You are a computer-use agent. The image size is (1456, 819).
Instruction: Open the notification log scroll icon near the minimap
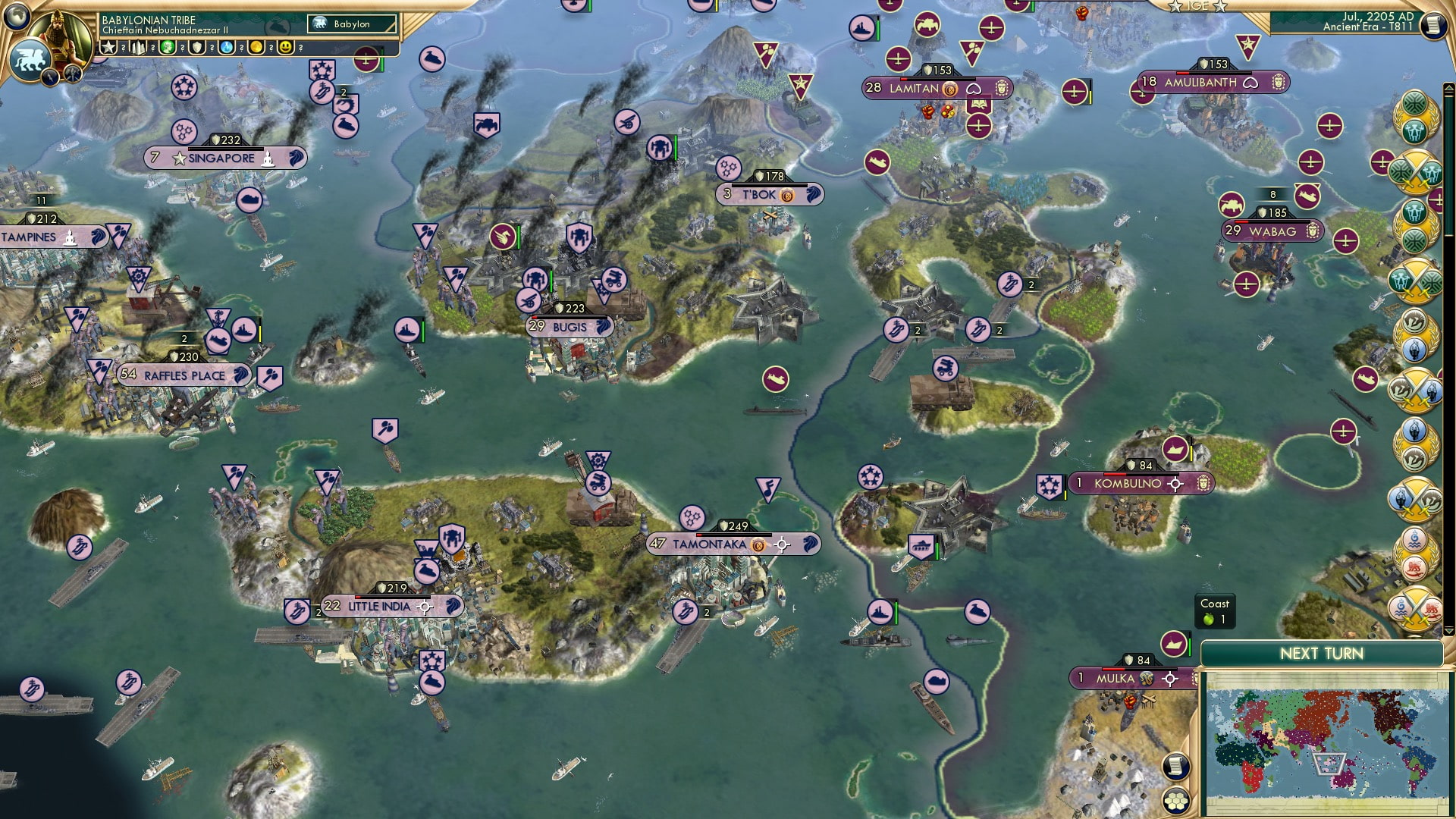tap(1175, 767)
